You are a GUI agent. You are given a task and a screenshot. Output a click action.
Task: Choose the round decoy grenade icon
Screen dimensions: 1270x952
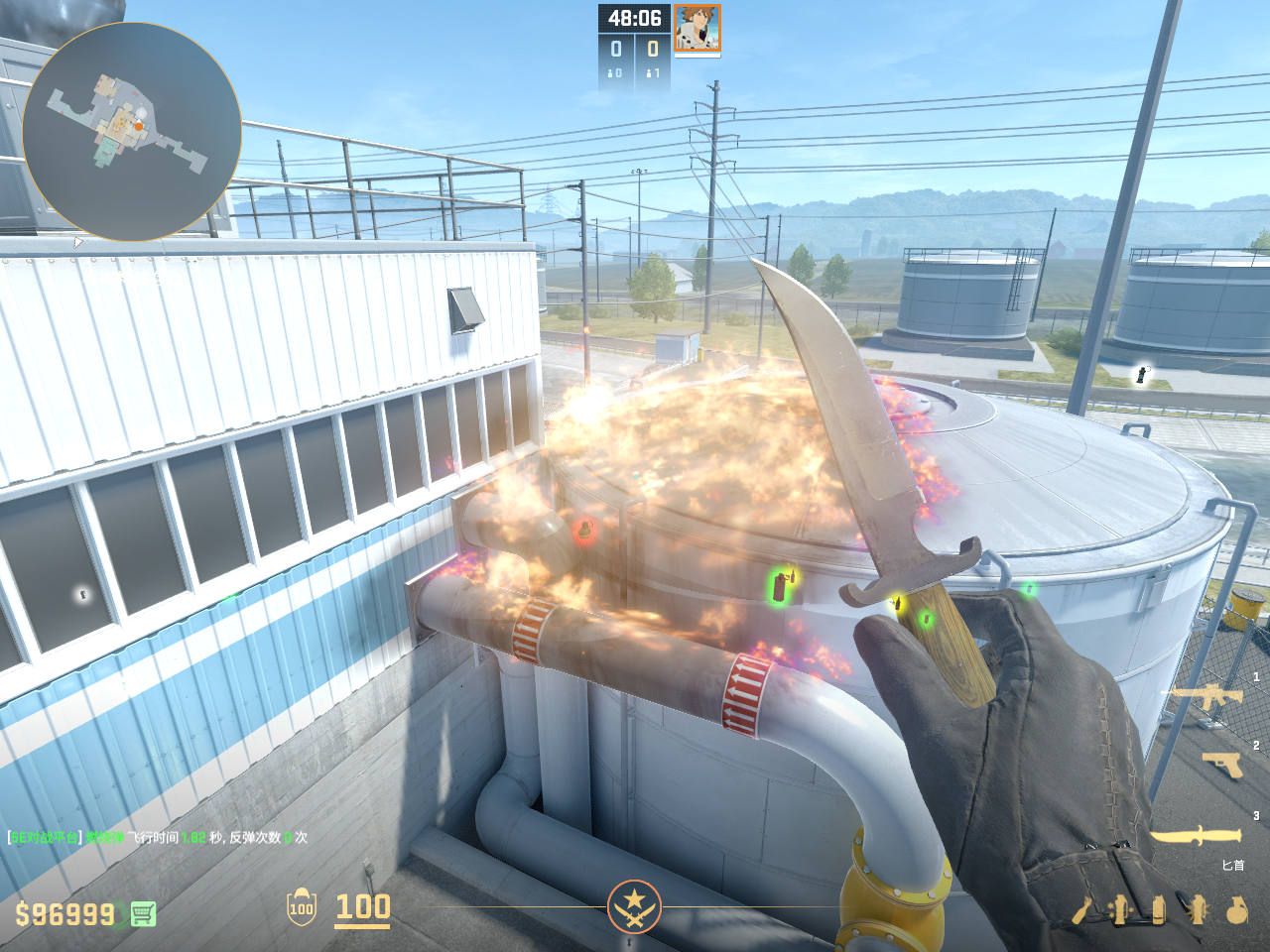point(1236,909)
